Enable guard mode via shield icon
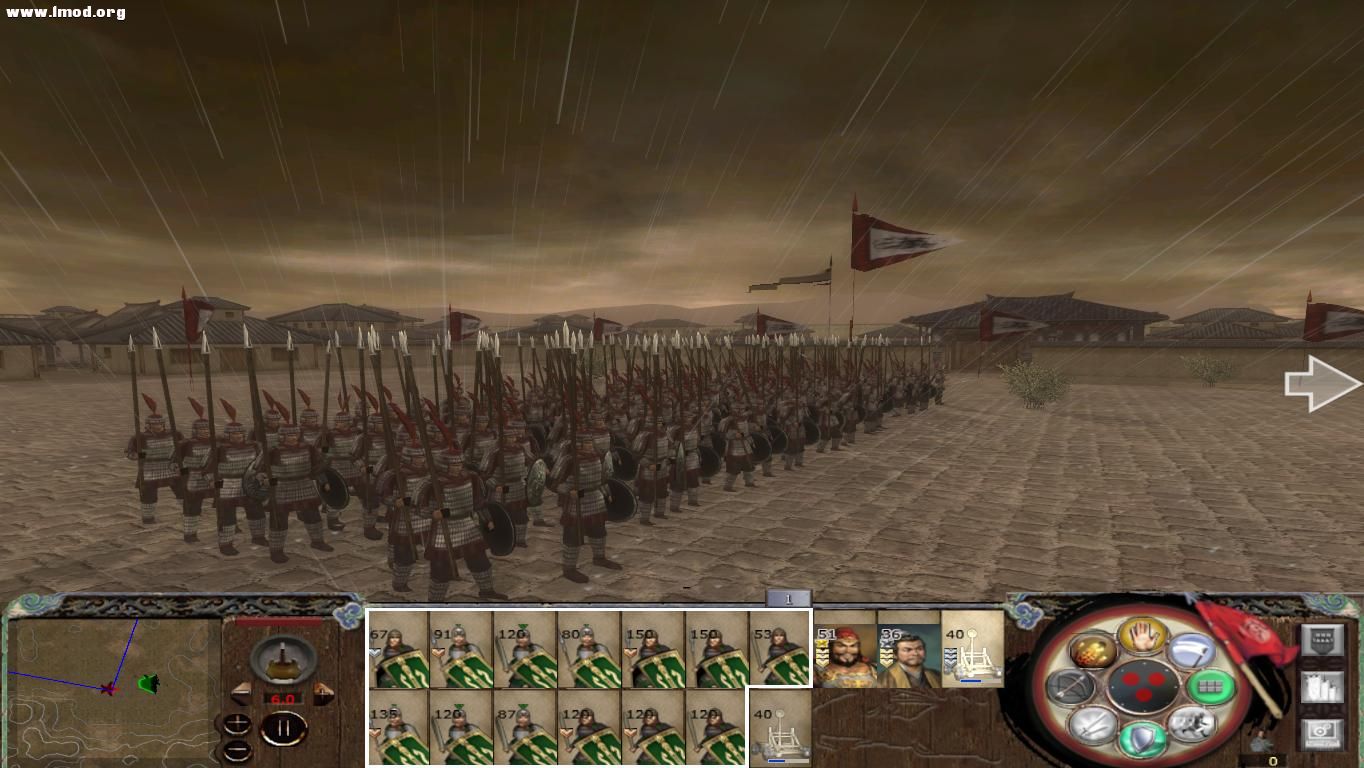Screen dimensions: 1364x768 (x=1143, y=740)
